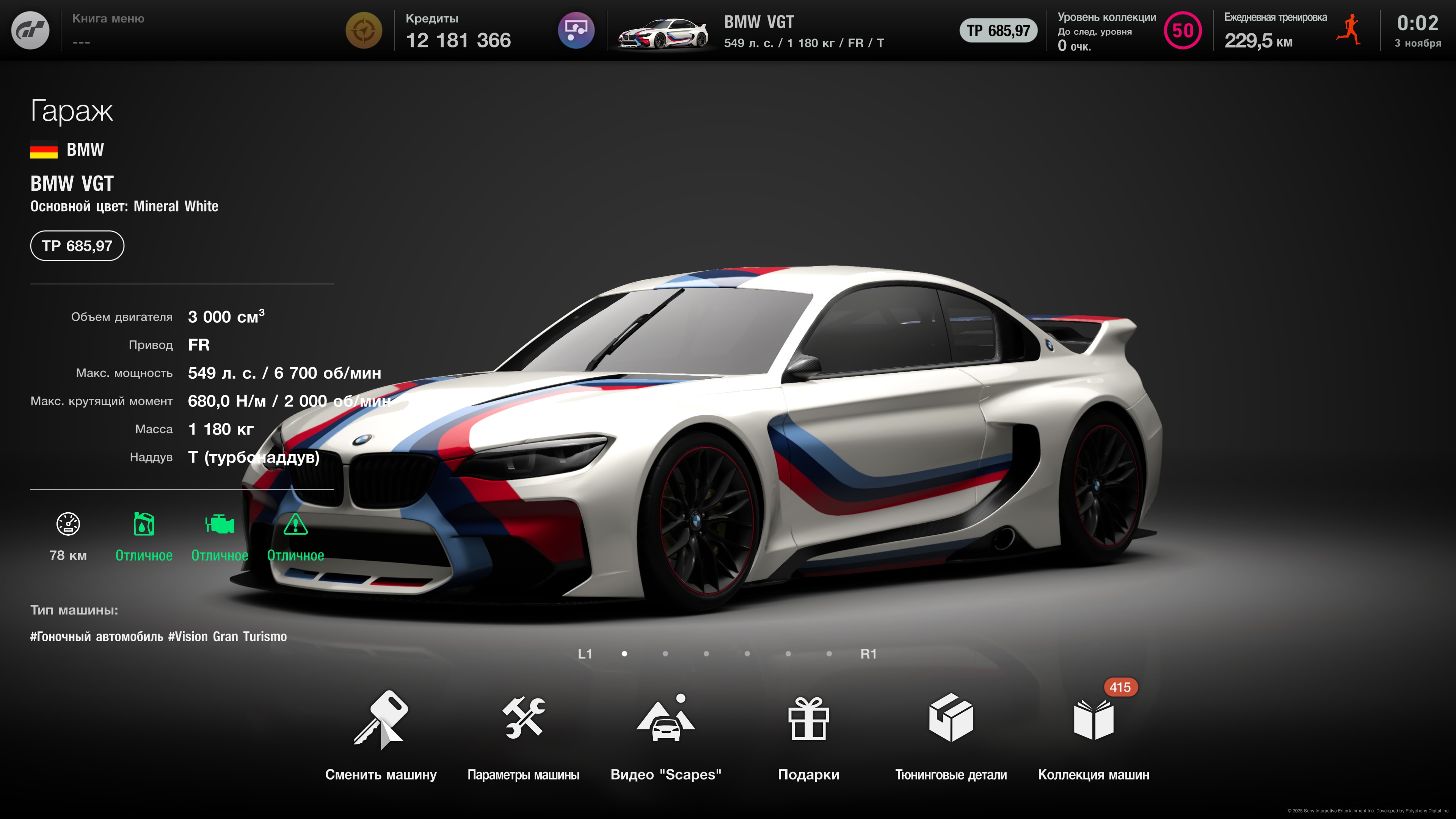Choose the Подарки gift menu
Viewport: 1456px width, 819px height.
tap(808, 720)
